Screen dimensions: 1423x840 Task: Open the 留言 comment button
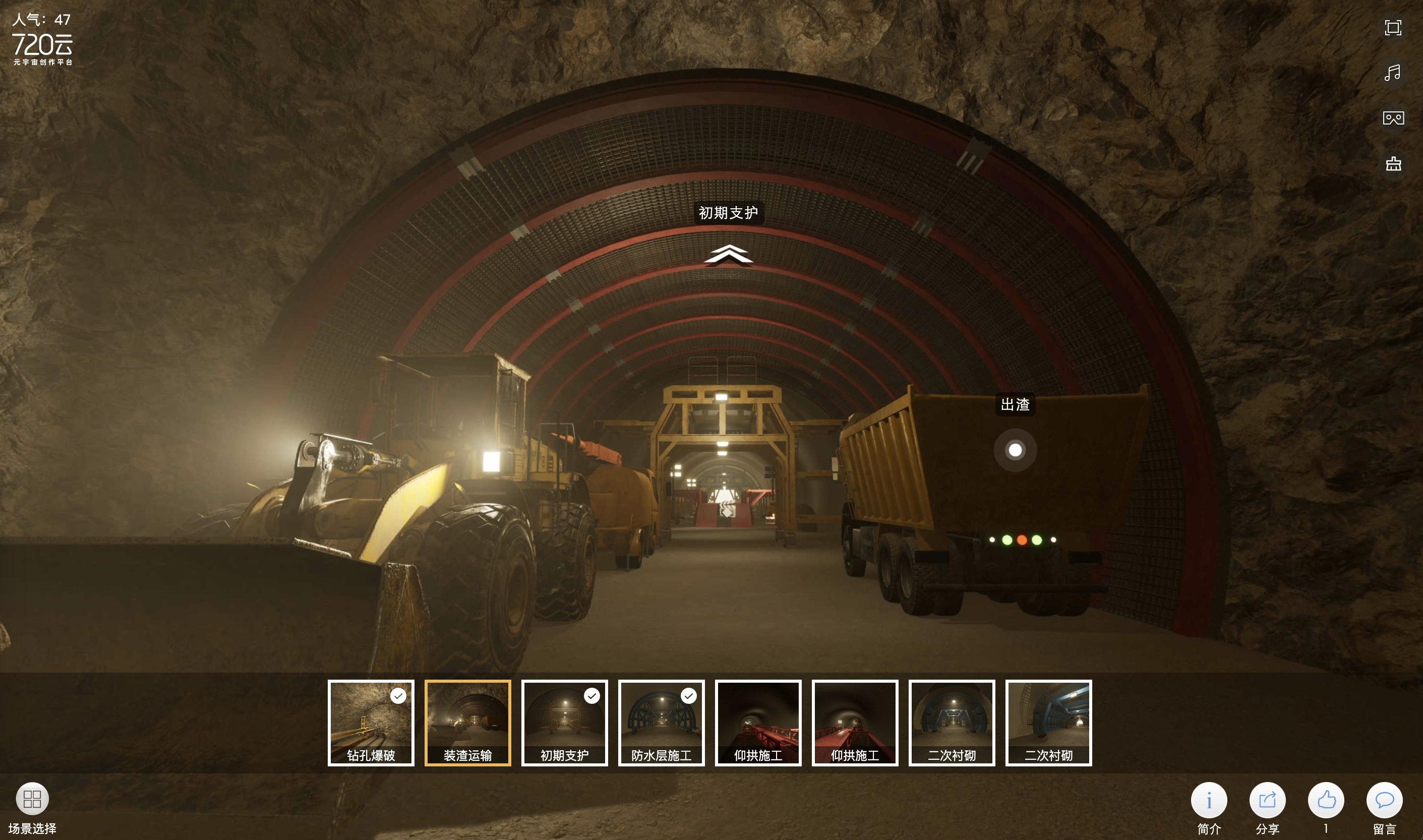pos(1384,800)
